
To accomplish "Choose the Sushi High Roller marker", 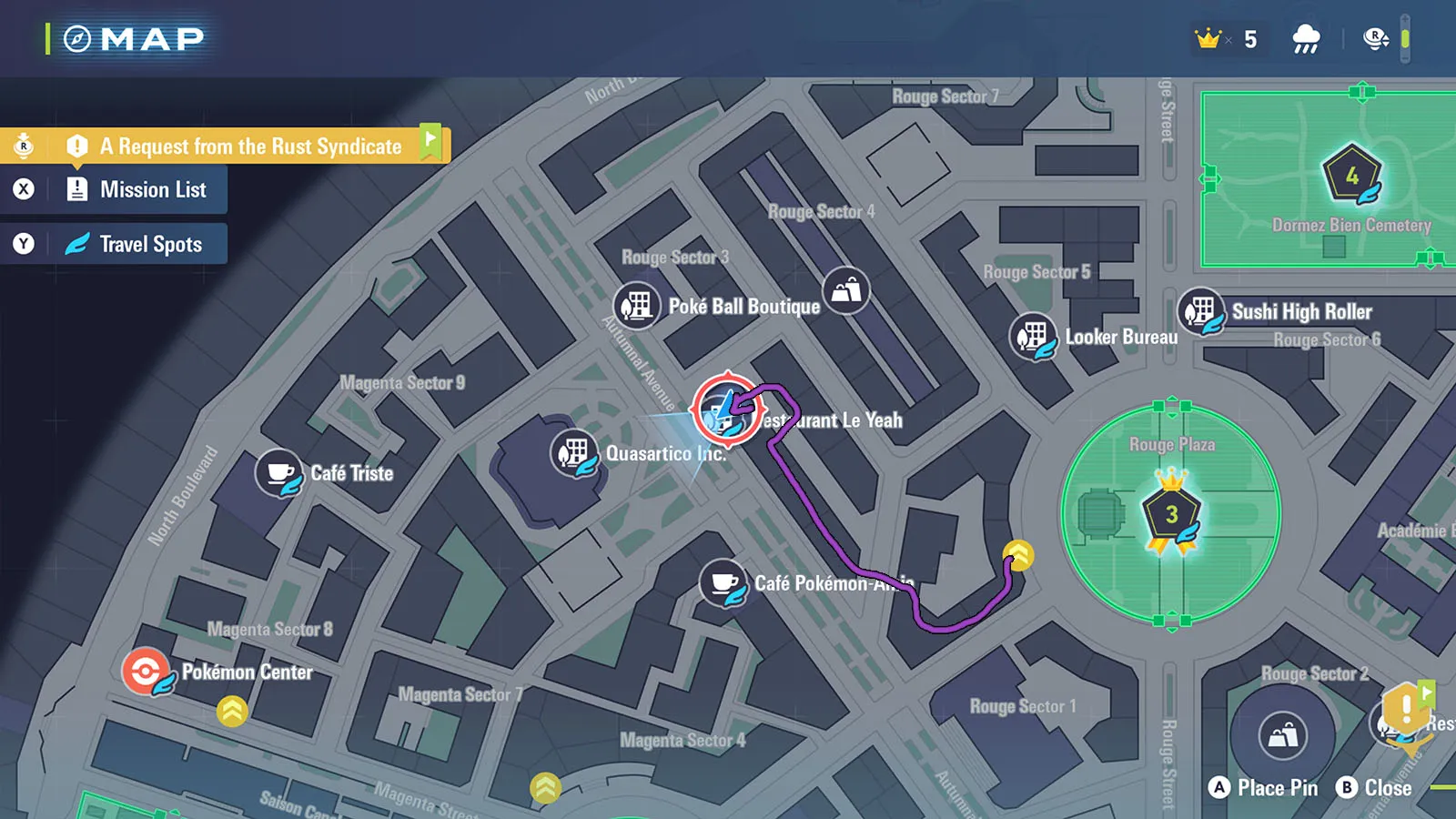I will coord(1201,312).
